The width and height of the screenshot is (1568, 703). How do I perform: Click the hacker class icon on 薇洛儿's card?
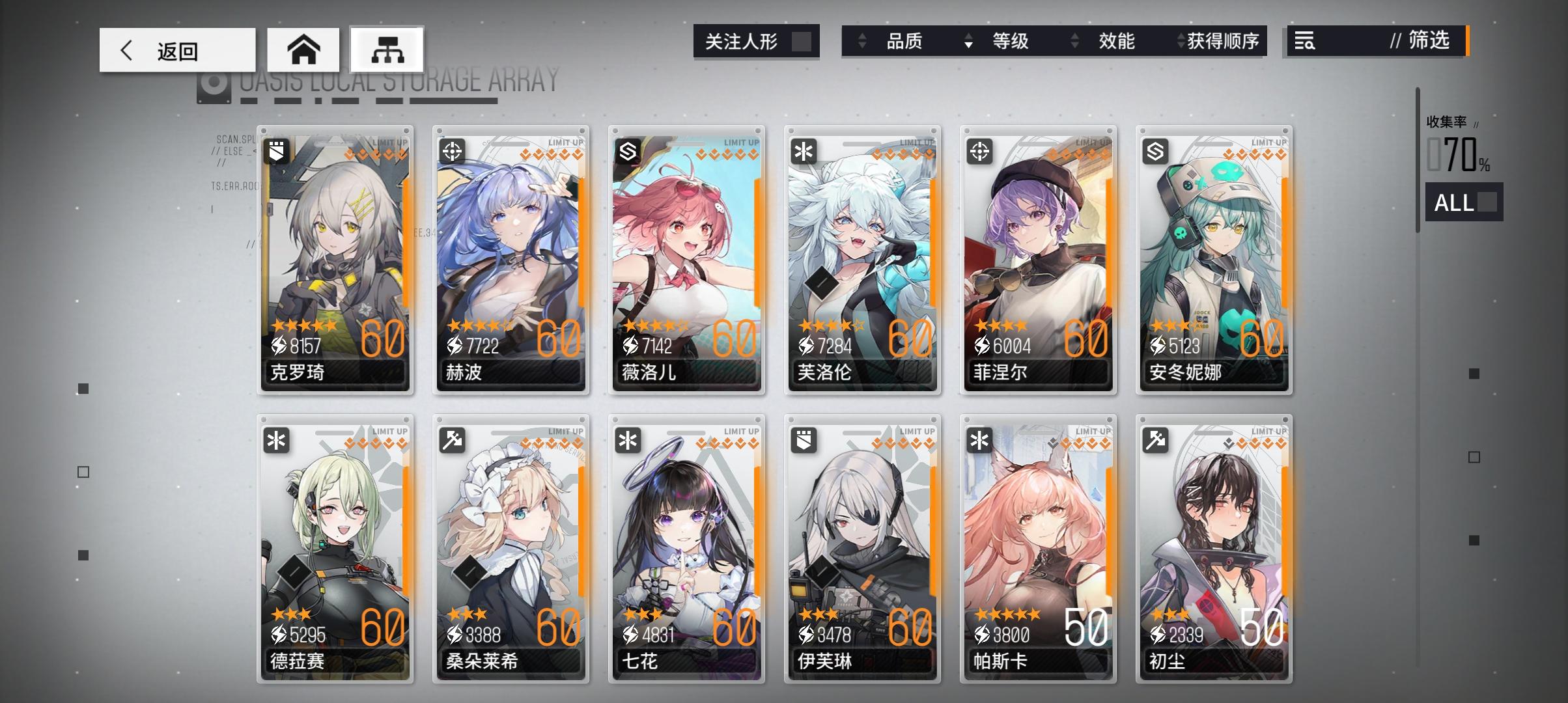click(627, 151)
